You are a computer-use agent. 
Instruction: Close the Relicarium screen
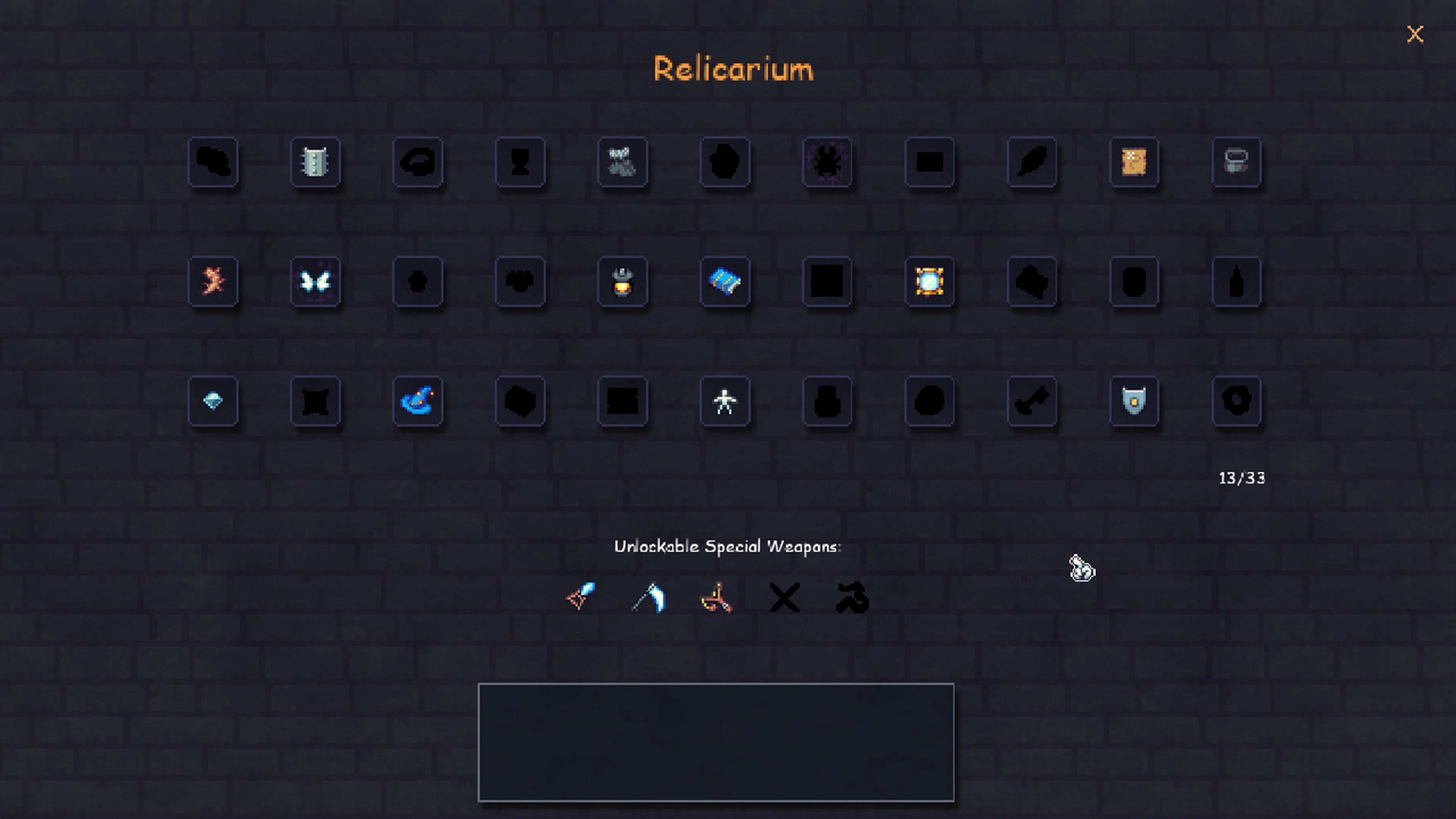(1415, 34)
